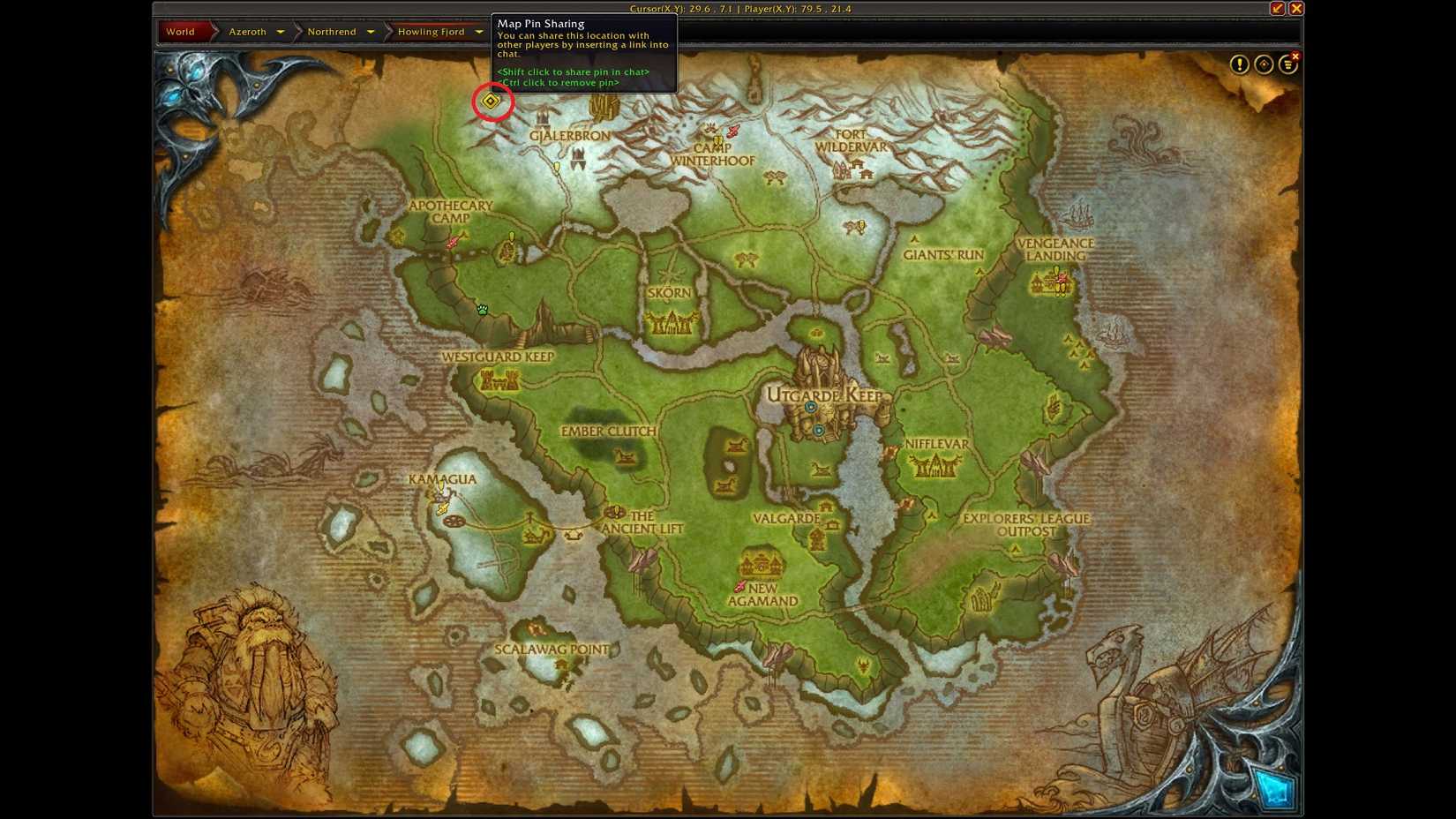
Task: Open the map filter options icon
Action: (x=1288, y=64)
